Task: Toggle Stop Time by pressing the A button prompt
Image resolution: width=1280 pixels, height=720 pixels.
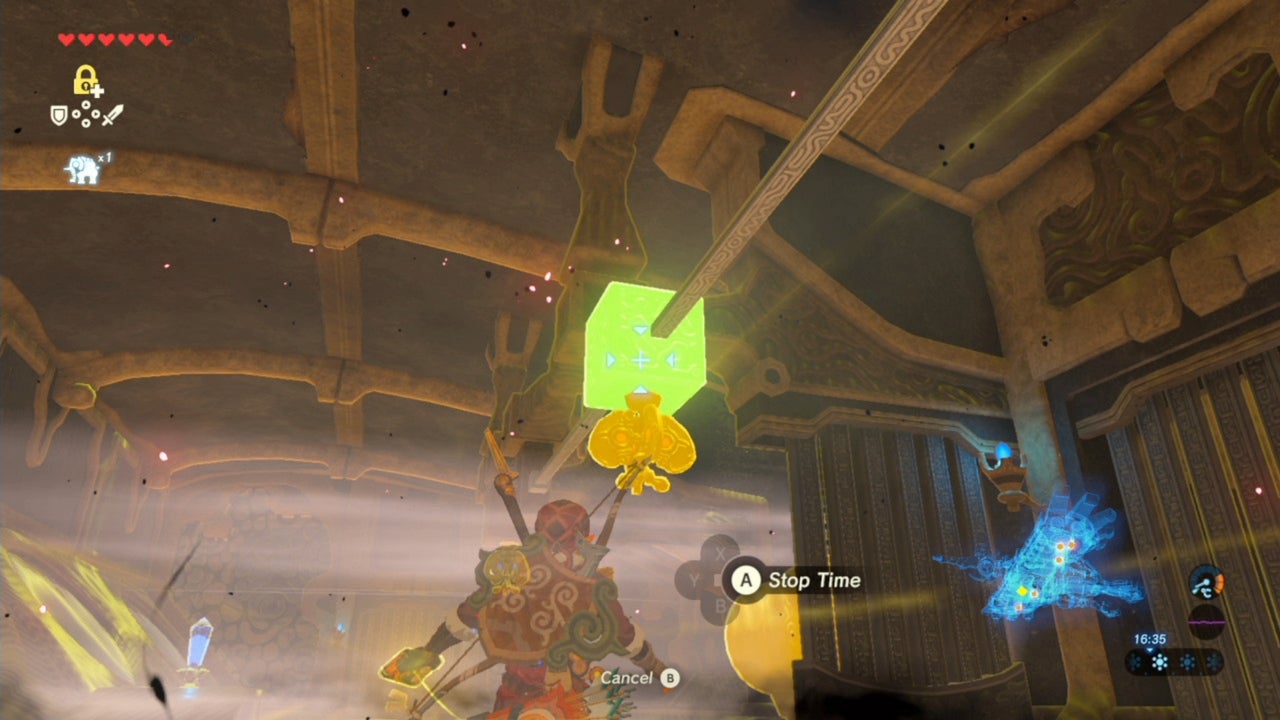Action: pyautogui.click(x=746, y=581)
